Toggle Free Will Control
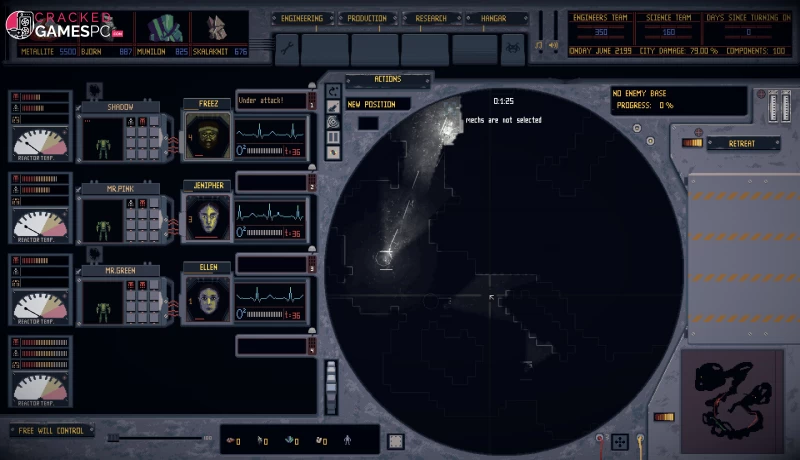The height and width of the screenshot is (460, 800). point(51,431)
